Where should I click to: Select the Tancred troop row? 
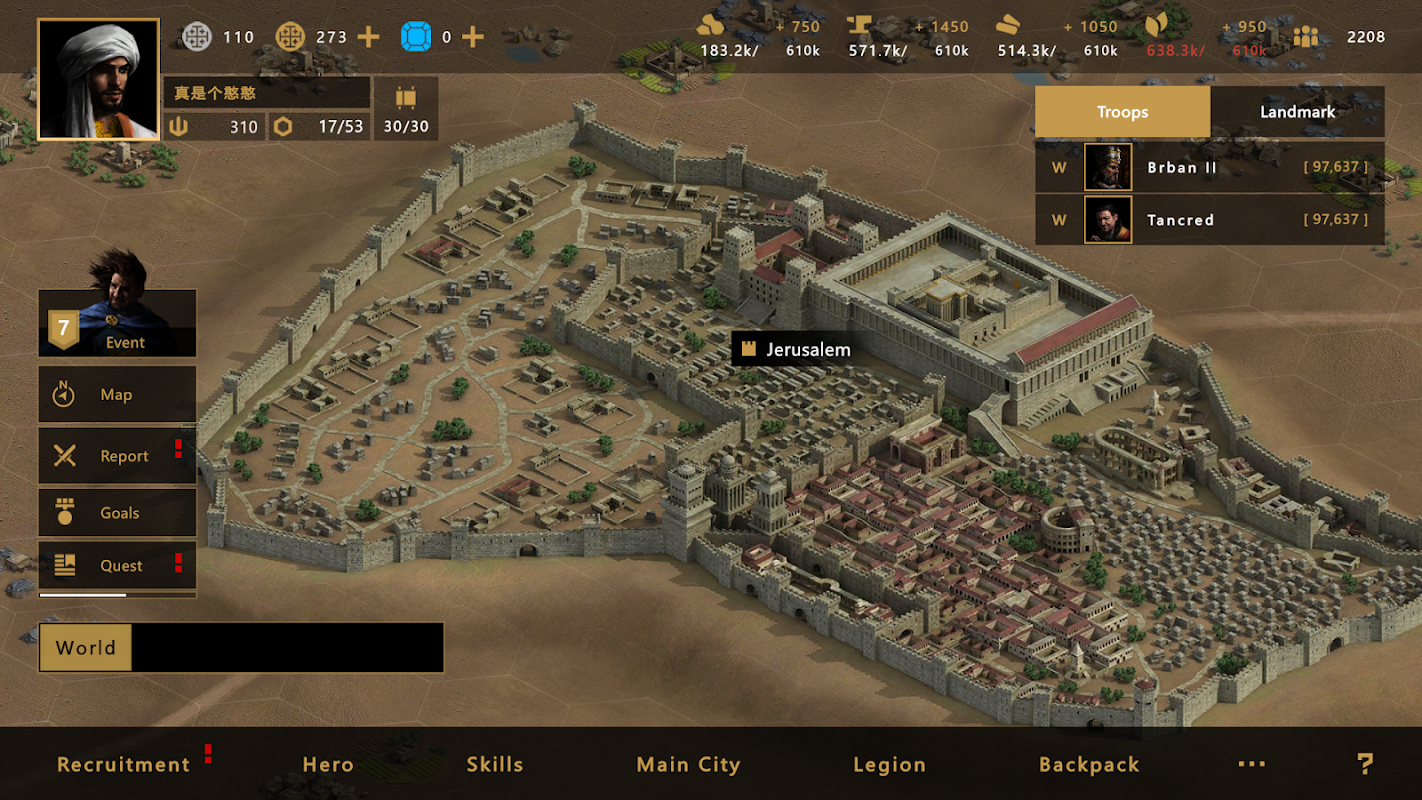coord(1209,220)
